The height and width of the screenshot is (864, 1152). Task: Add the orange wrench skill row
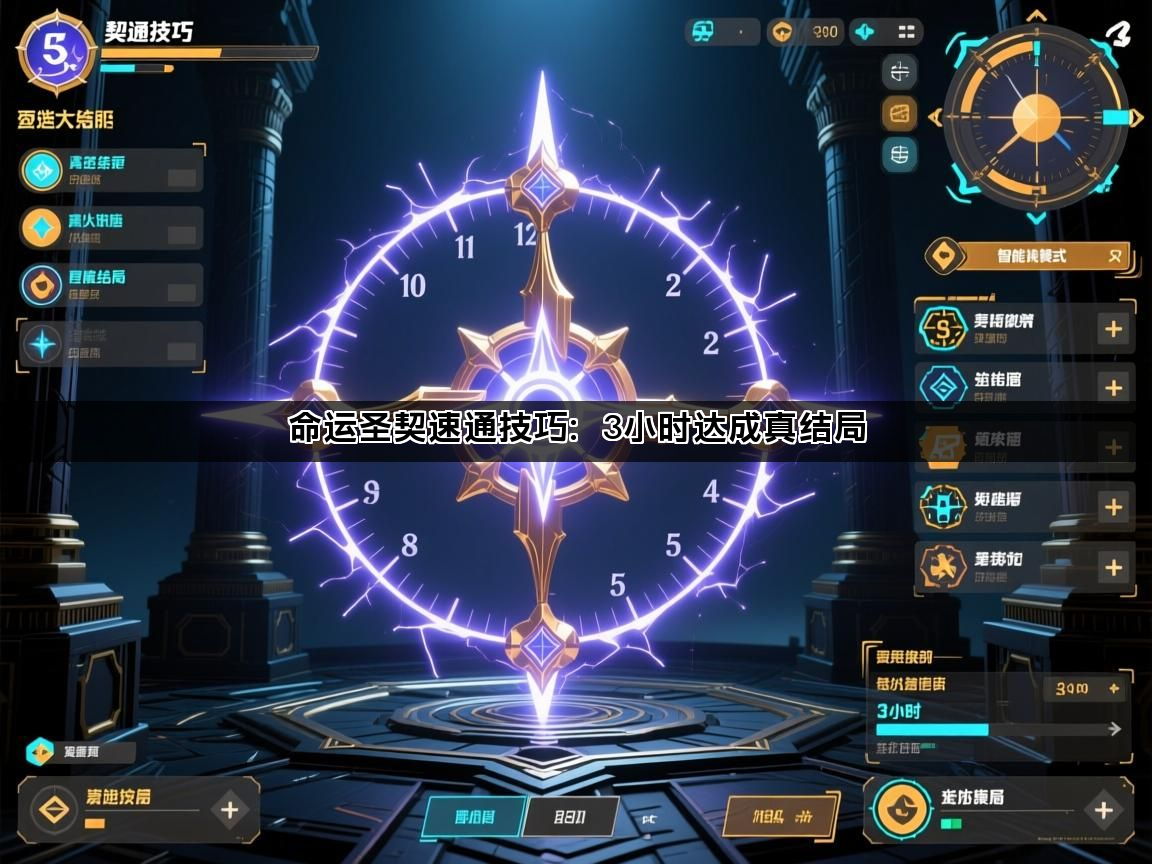click(x=1112, y=566)
